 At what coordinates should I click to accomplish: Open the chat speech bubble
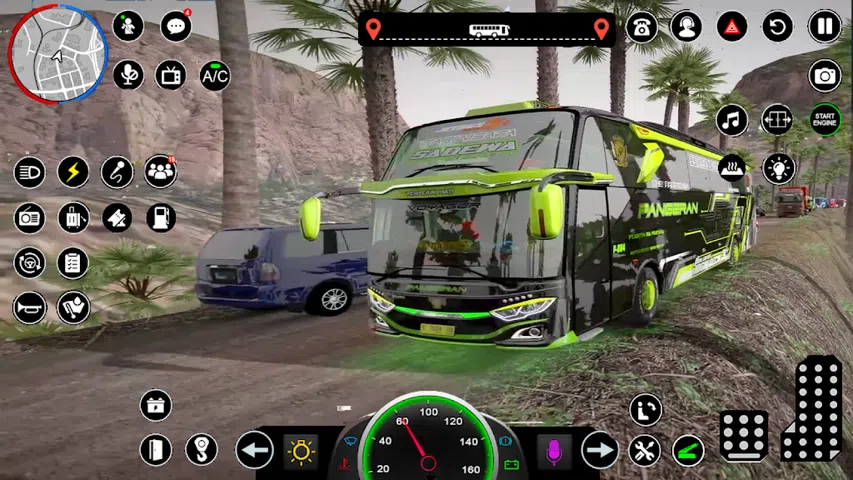pyautogui.click(x=175, y=26)
